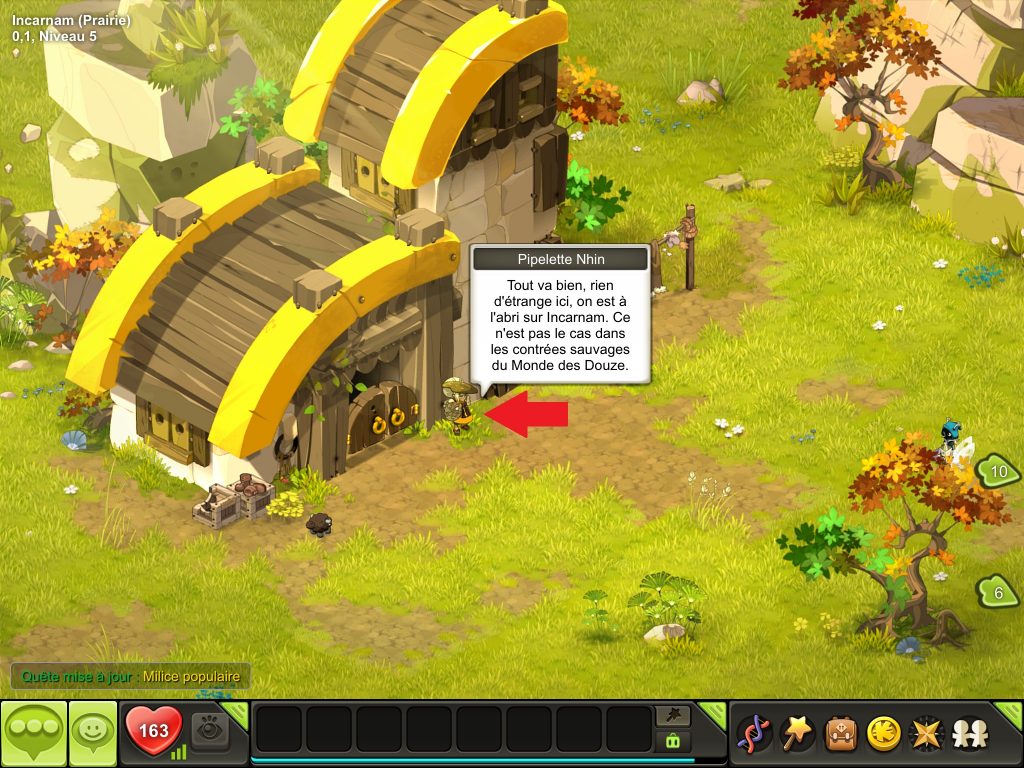Open the compass star map icon
This screenshot has width=1024, height=768.
coord(926,734)
